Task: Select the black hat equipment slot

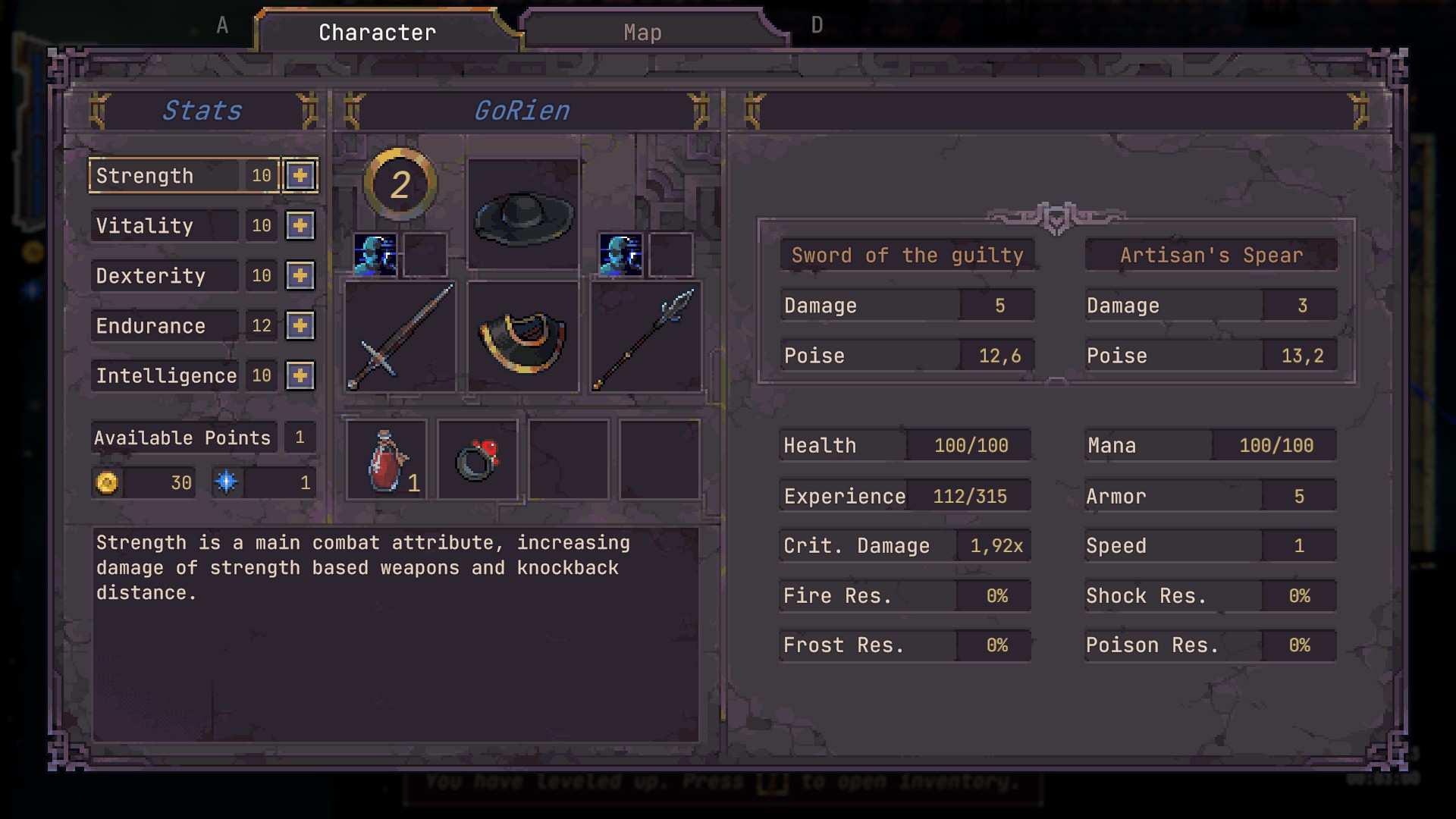Action: (523, 215)
